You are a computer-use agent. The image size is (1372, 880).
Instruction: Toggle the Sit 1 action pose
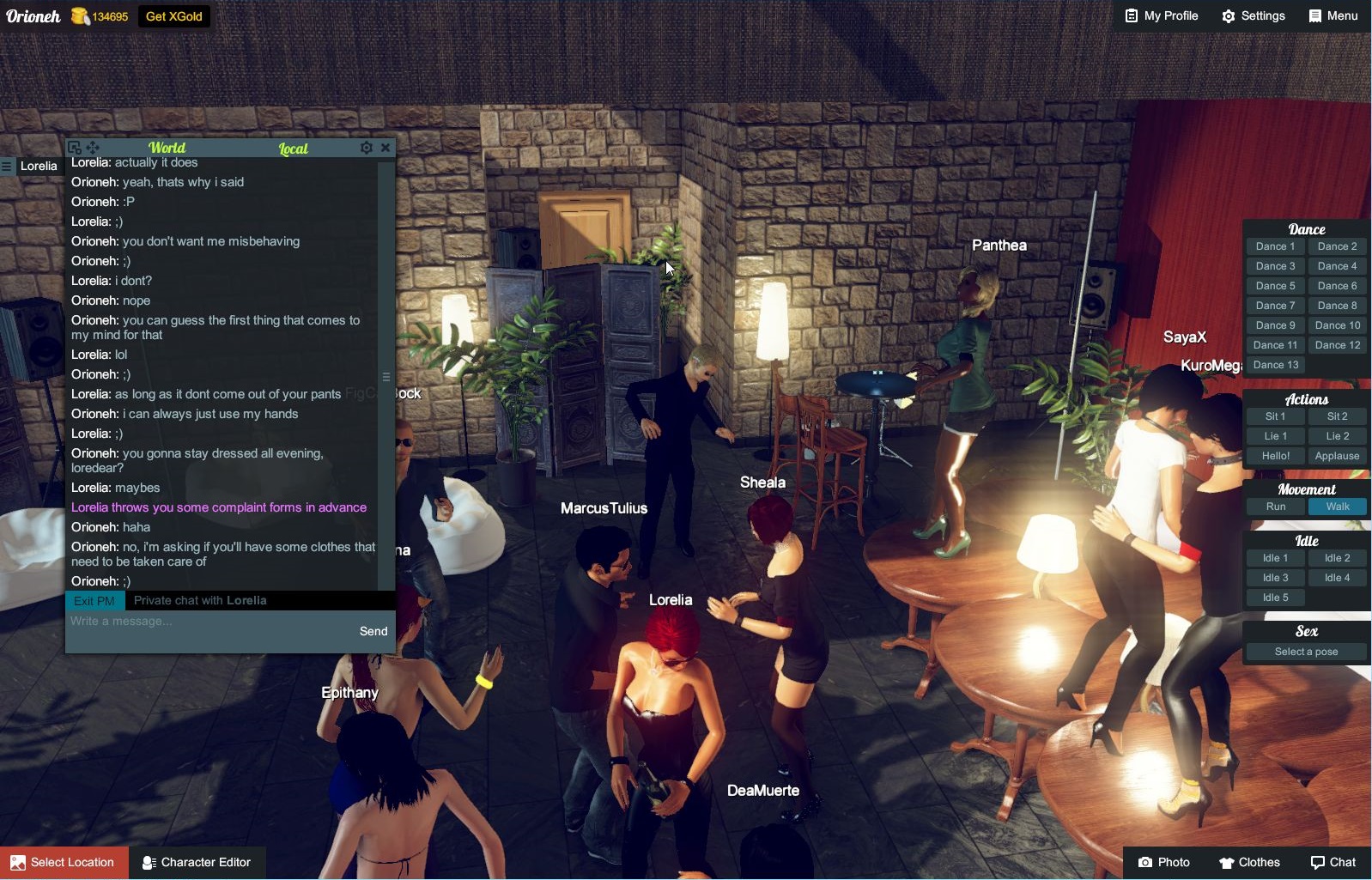(1273, 416)
